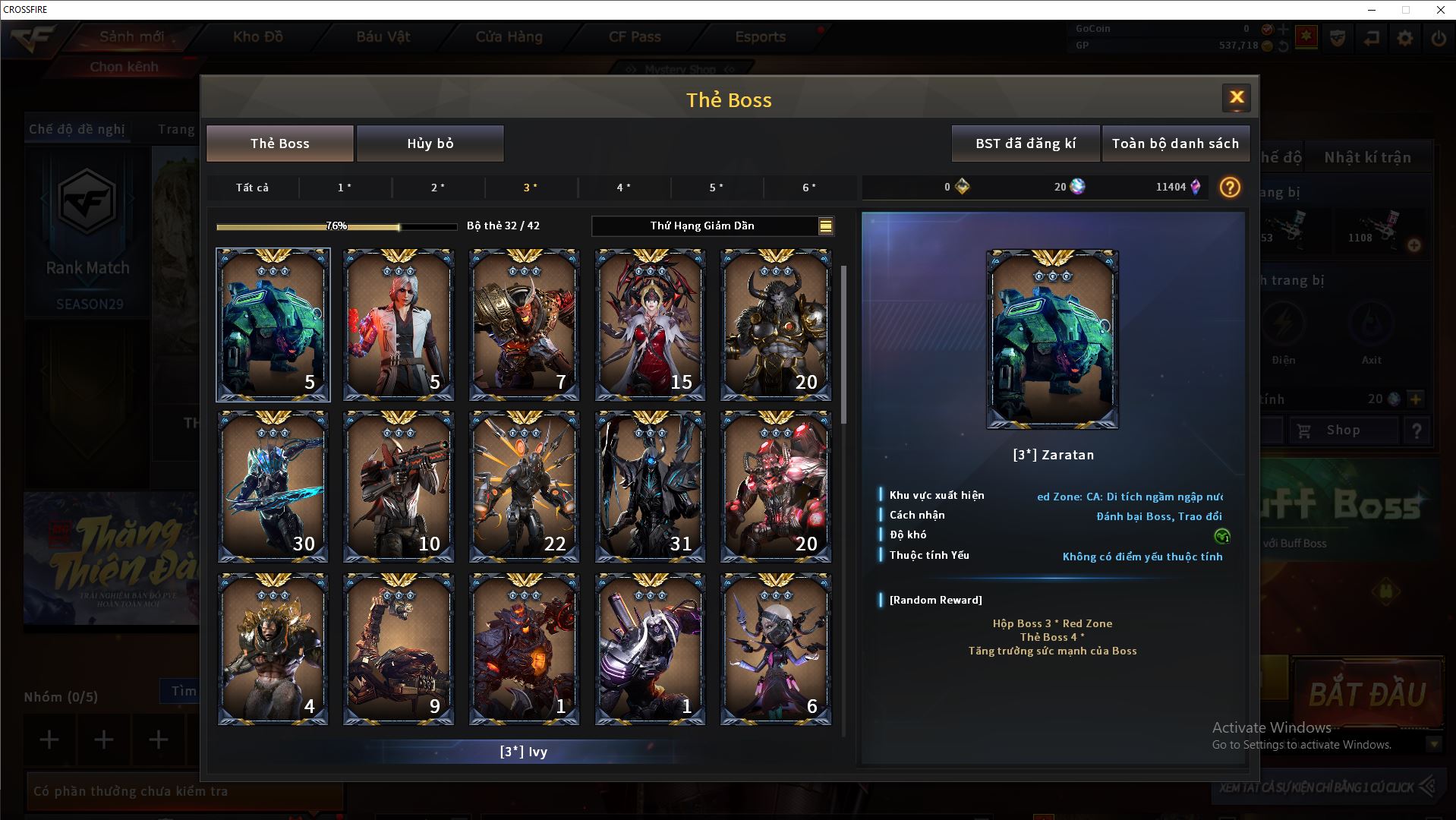Close the CROSSFIRE game window
This screenshot has width=1456, height=820.
(x=1440, y=10)
